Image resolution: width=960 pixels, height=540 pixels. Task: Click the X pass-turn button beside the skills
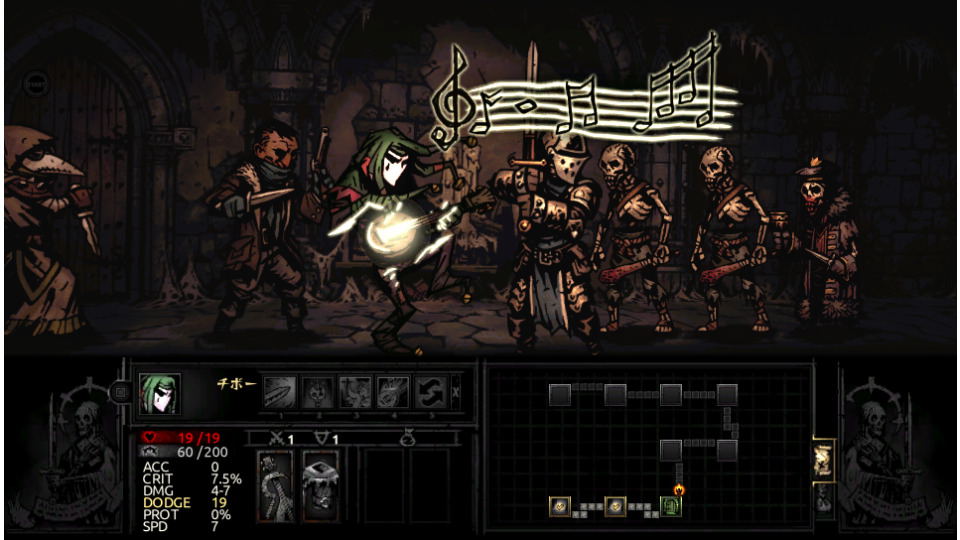[458, 392]
